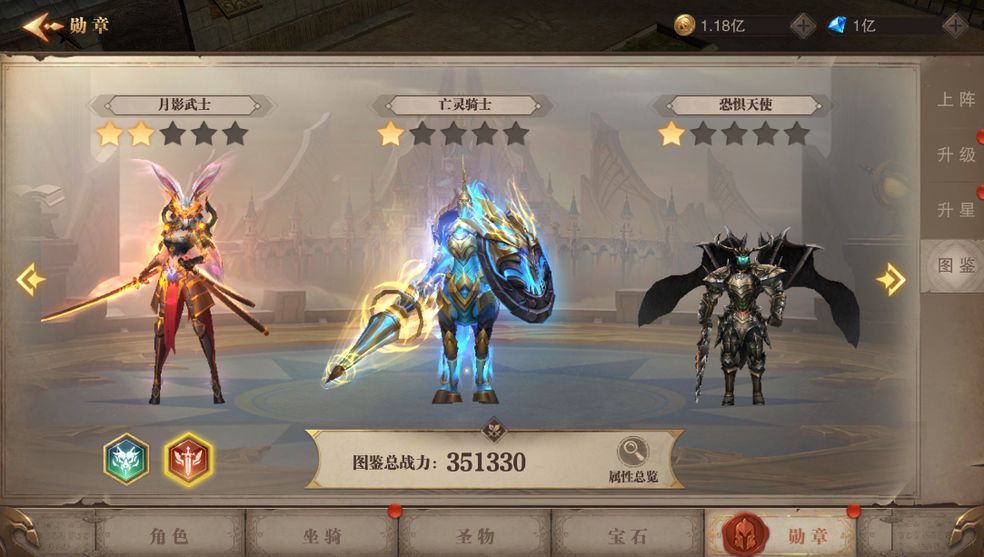Switch to the 上阵 side tab

pyautogui.click(x=955, y=99)
